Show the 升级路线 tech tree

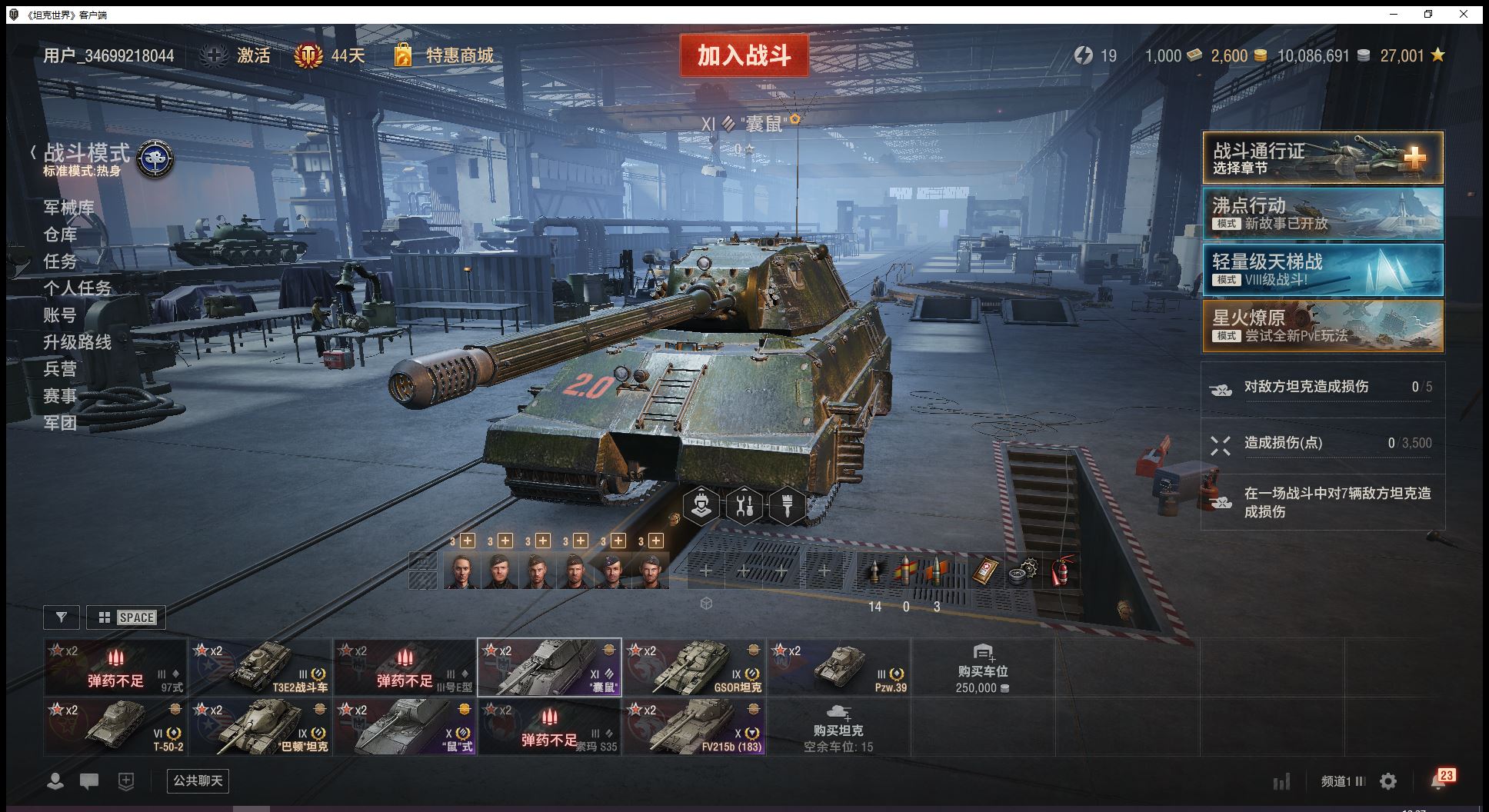[x=77, y=342]
